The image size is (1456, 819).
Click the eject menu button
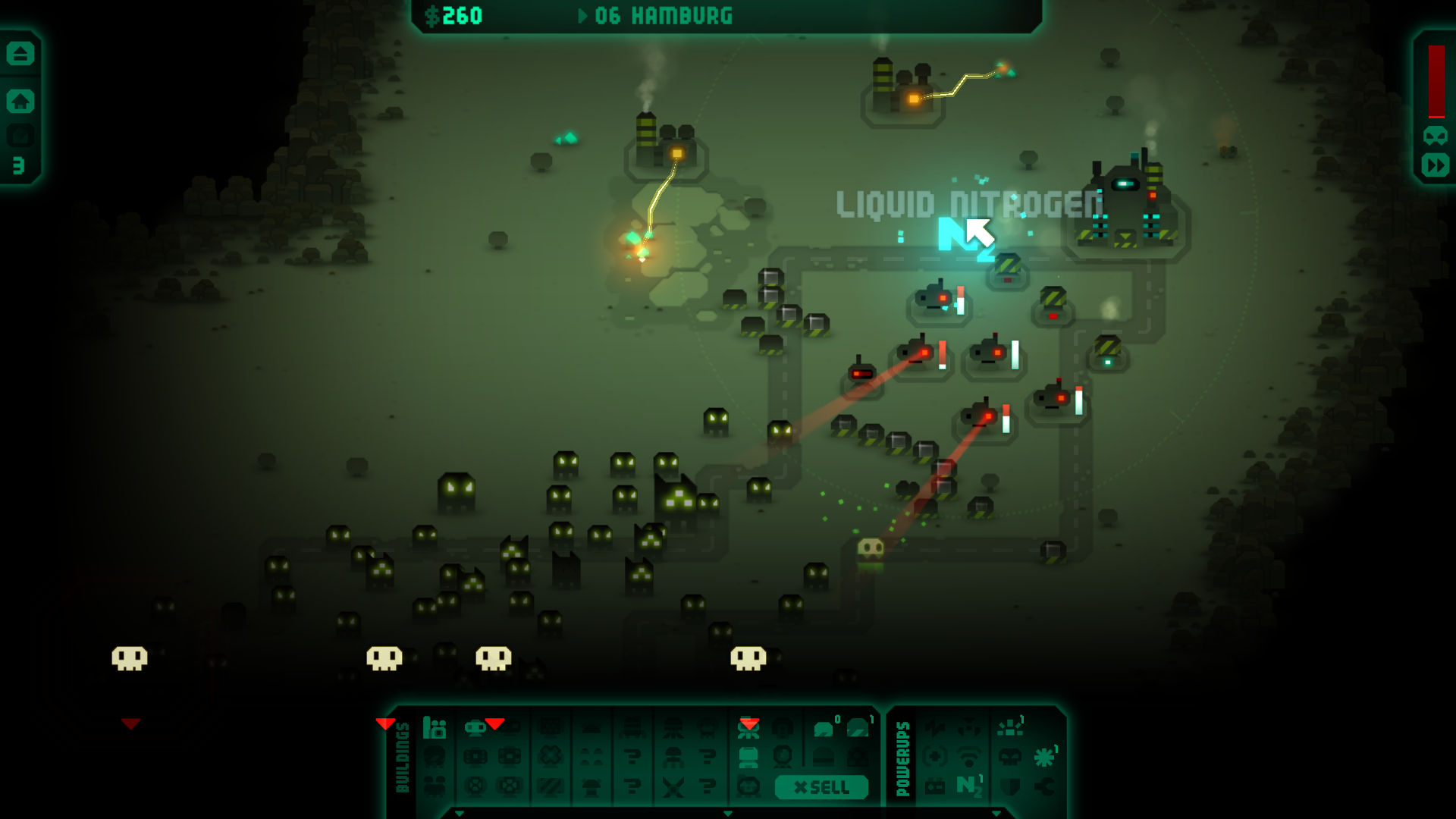coord(20,54)
